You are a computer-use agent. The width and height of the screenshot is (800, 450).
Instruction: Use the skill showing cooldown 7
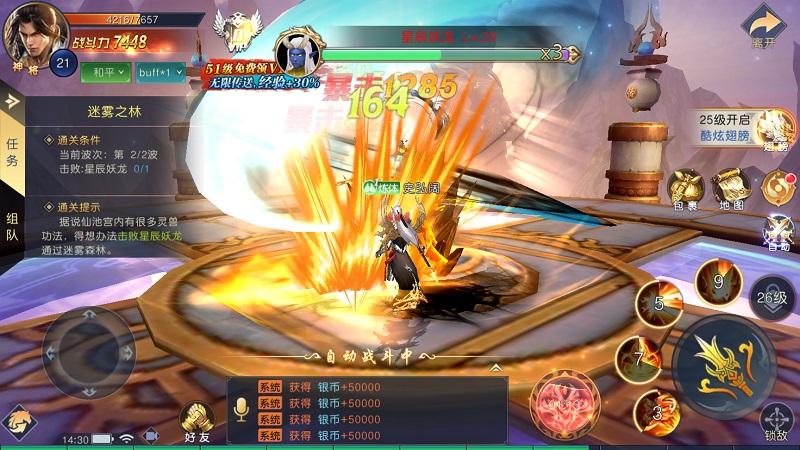point(639,358)
